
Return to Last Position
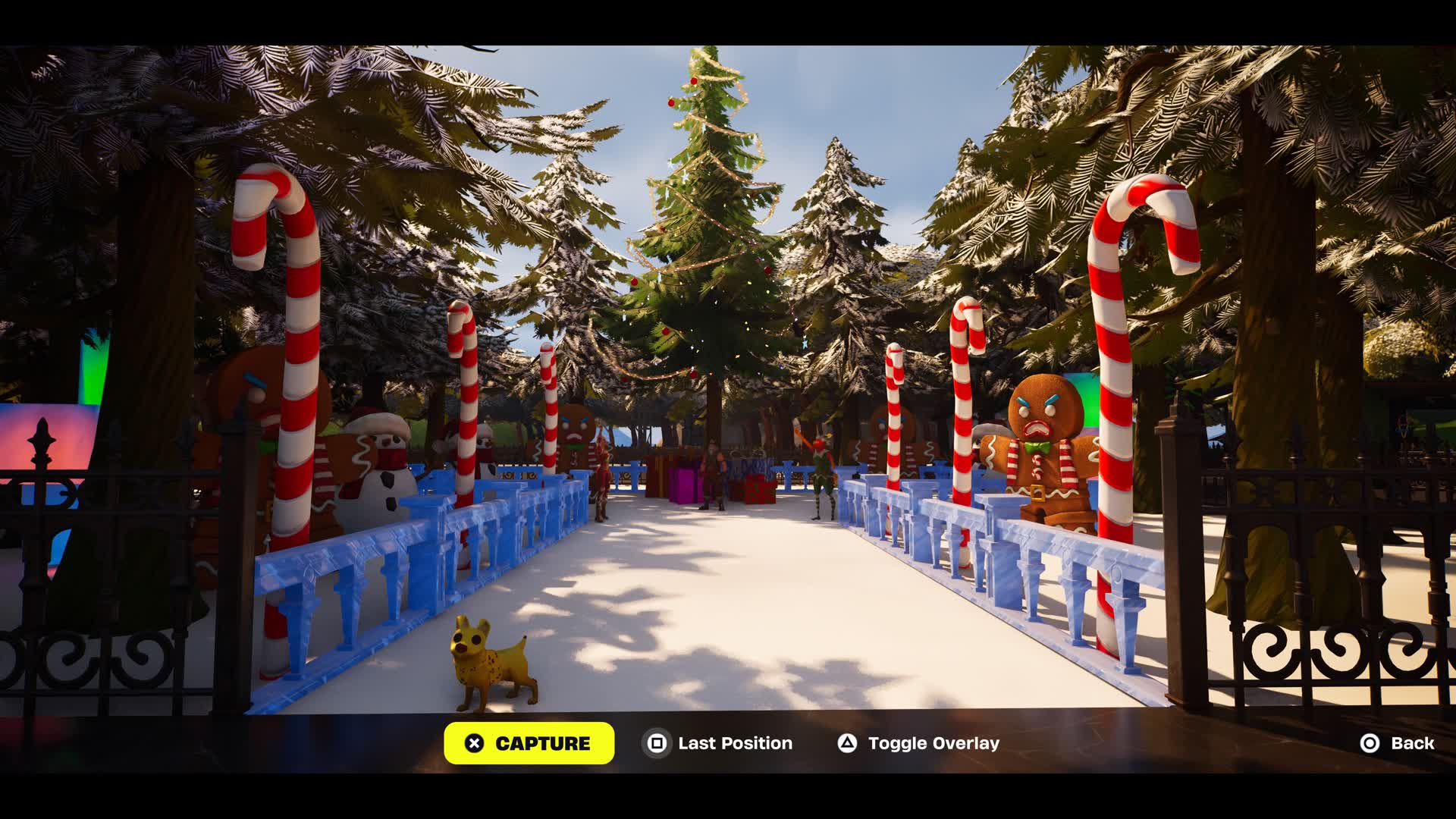click(x=718, y=743)
